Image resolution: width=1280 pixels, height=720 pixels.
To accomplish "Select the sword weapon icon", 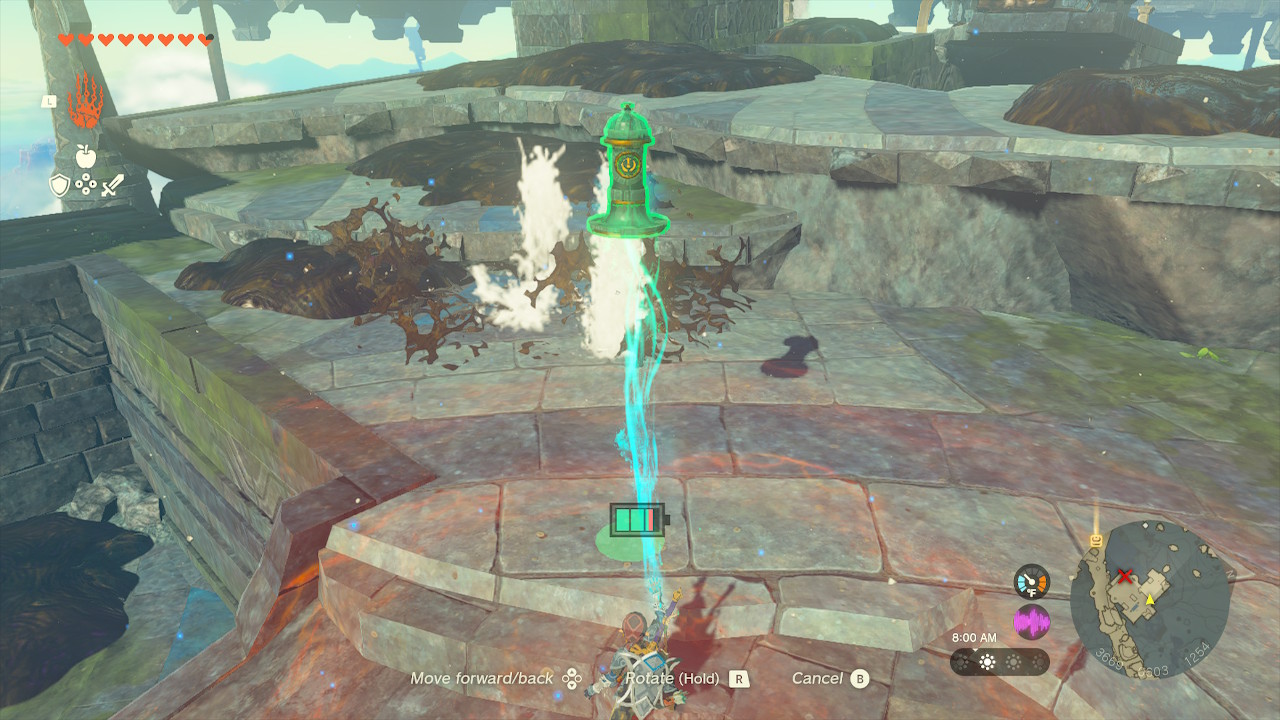I will click(x=113, y=186).
